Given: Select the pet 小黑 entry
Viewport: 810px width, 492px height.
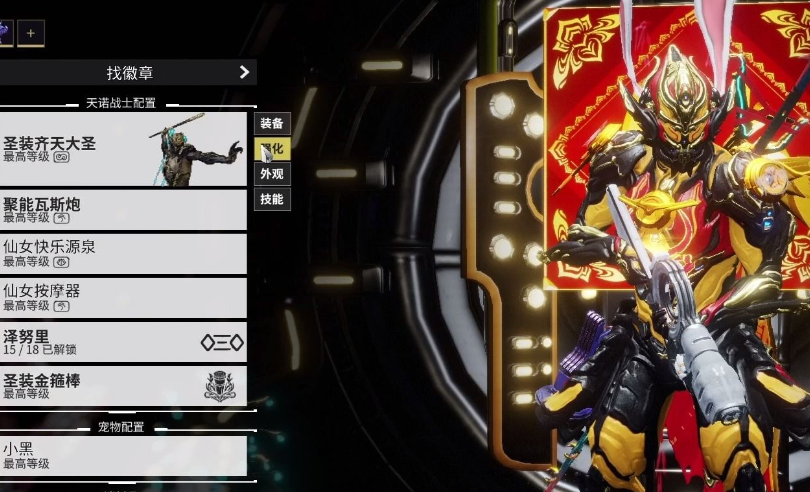Looking at the screenshot, I should 122,455.
